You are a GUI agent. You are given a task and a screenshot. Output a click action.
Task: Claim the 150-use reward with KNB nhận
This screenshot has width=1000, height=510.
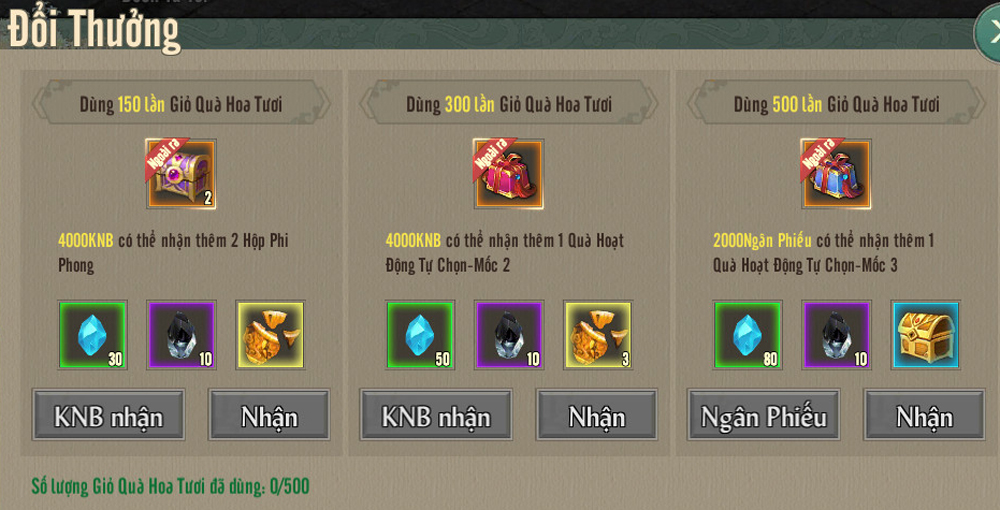[x=108, y=415]
